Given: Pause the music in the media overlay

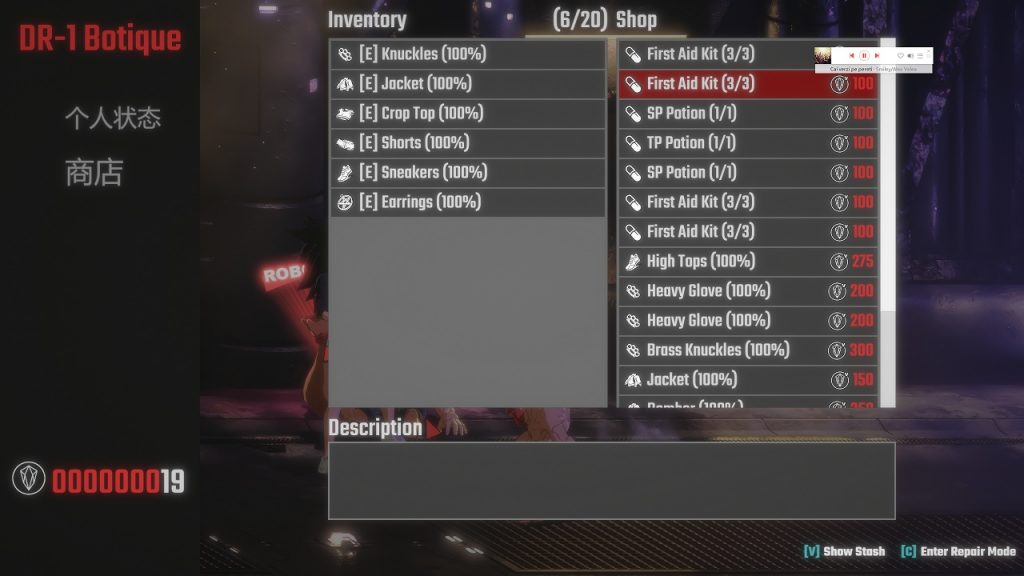Looking at the screenshot, I should pyautogui.click(x=864, y=55).
